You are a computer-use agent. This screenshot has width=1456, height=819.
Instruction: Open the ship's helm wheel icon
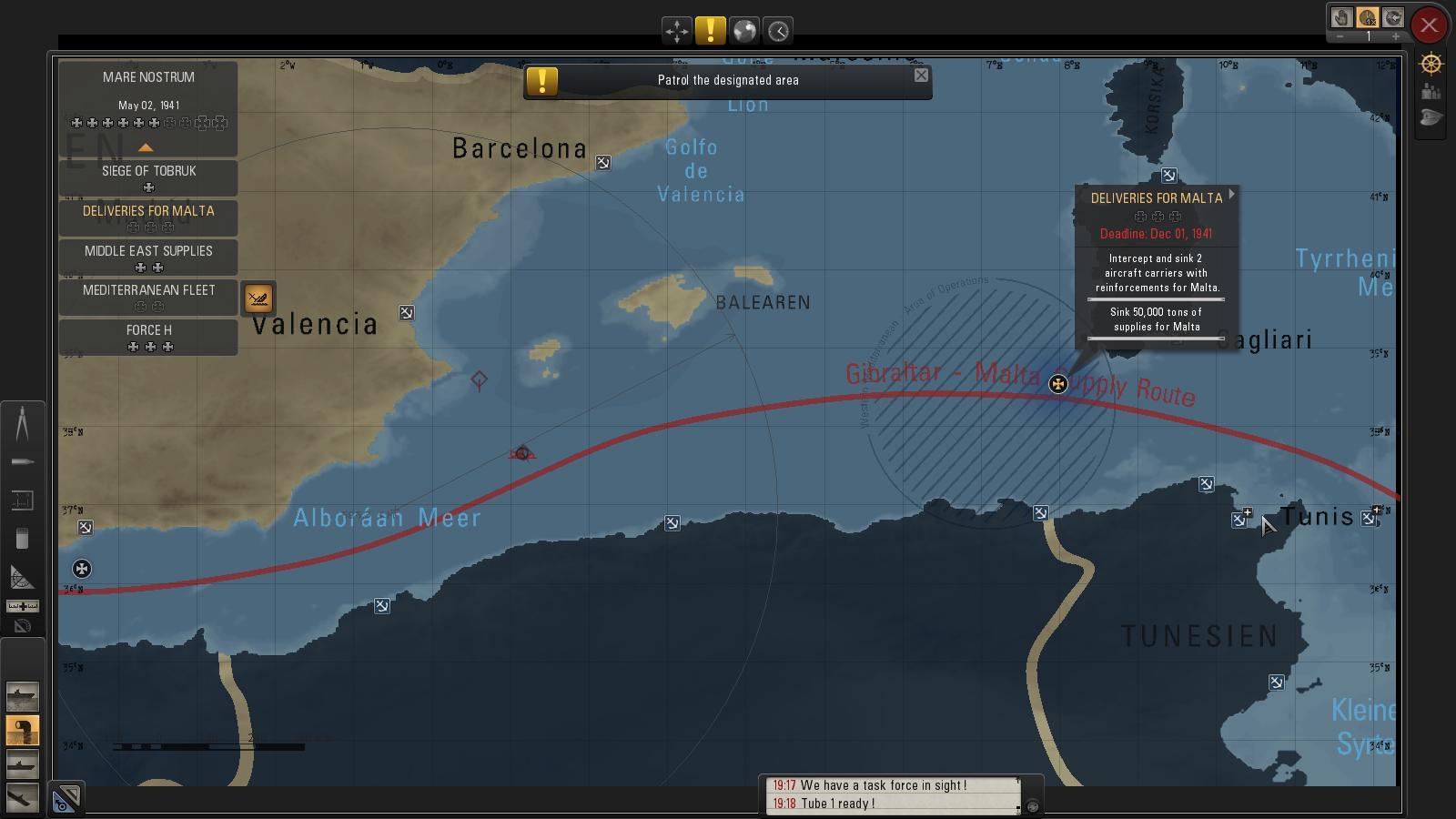[1431, 64]
